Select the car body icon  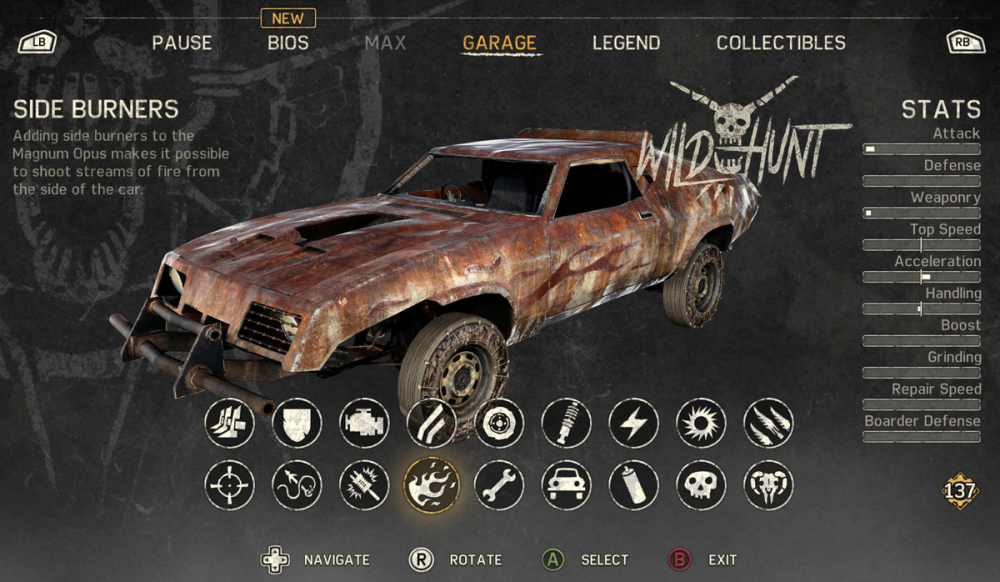coord(566,486)
